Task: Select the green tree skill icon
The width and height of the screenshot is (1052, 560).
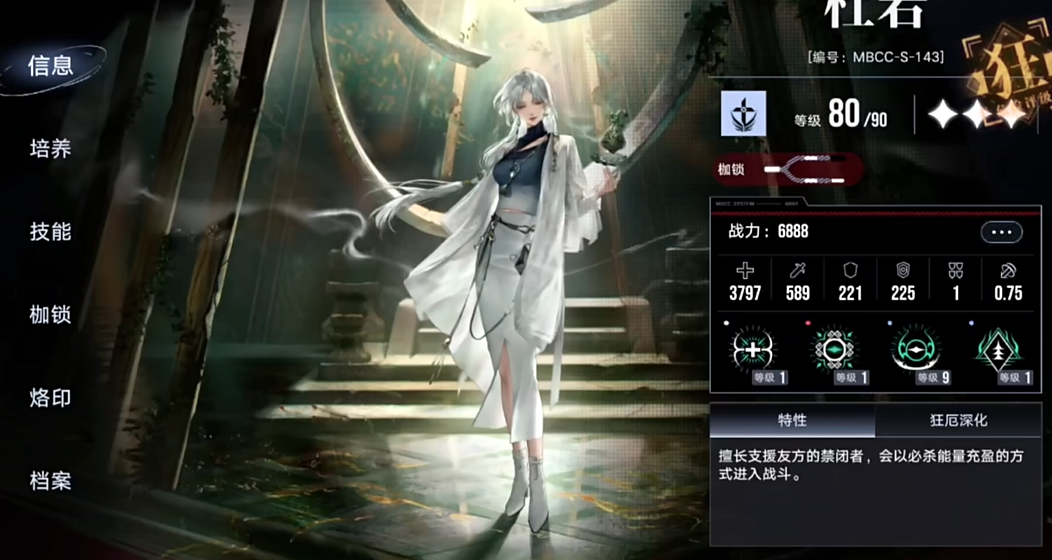Action: tap(1000, 349)
